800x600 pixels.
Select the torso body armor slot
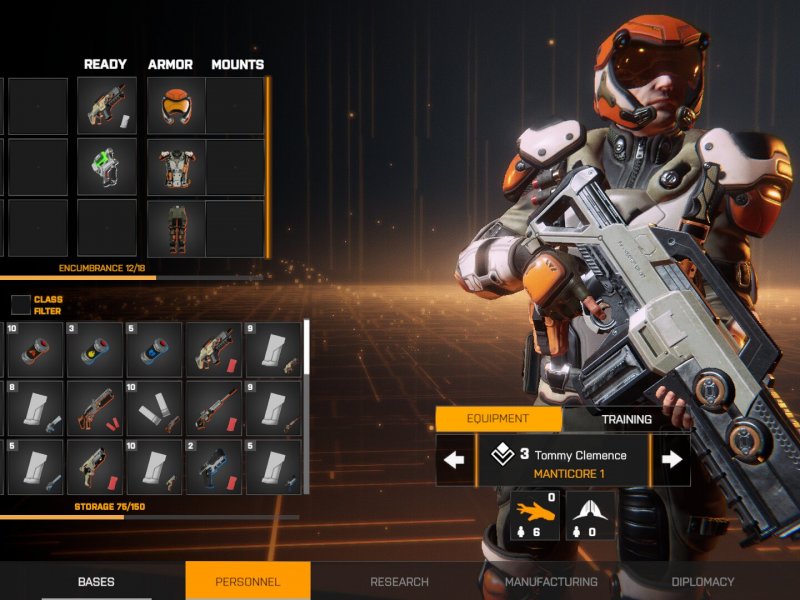176,167
